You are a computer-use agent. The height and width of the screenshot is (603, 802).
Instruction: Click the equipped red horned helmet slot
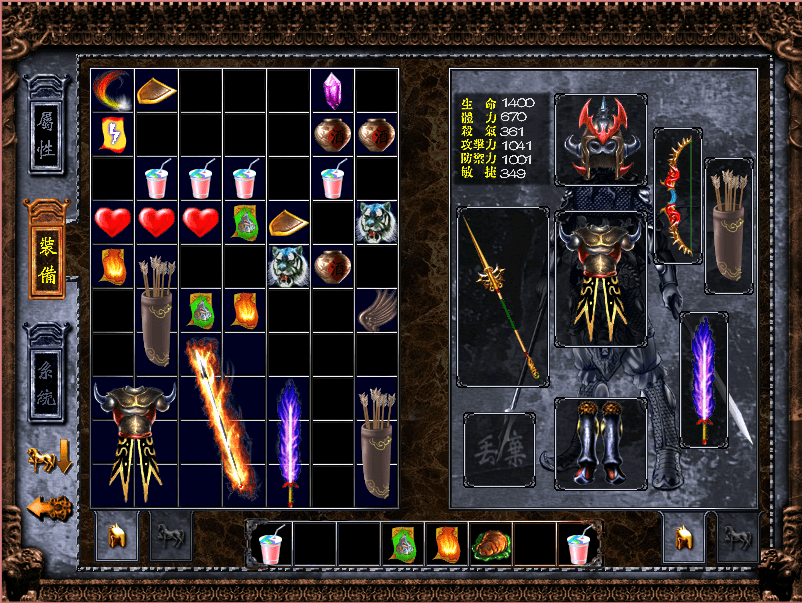(600, 139)
